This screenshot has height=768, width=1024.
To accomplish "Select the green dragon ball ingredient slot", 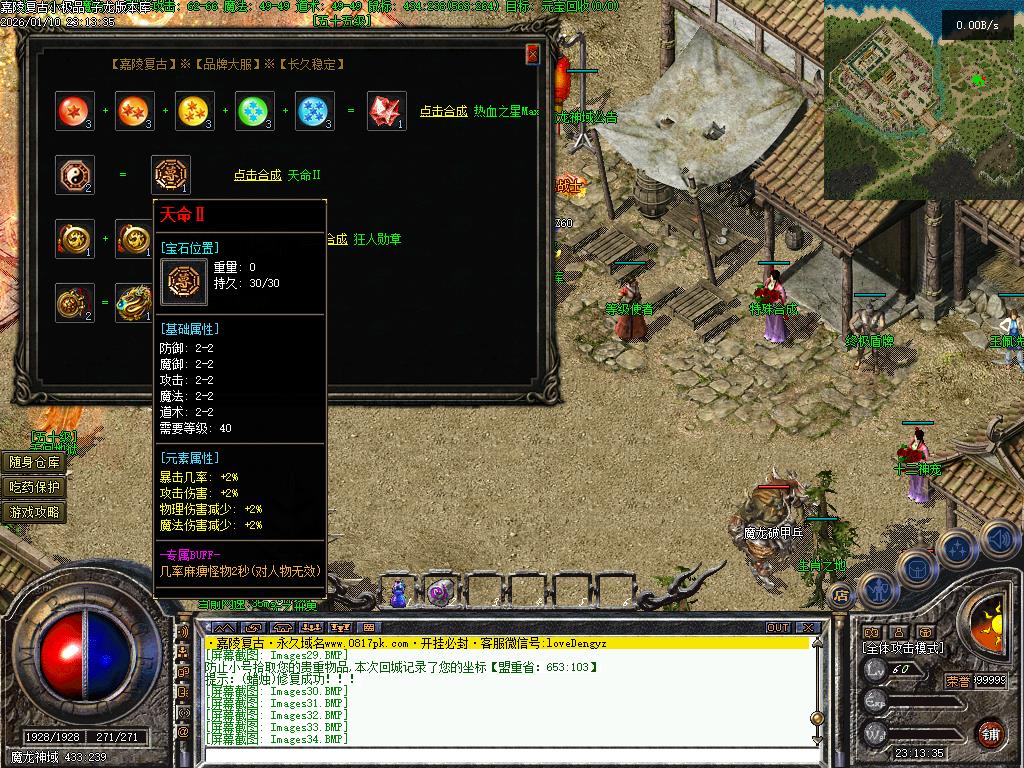I will [255, 111].
